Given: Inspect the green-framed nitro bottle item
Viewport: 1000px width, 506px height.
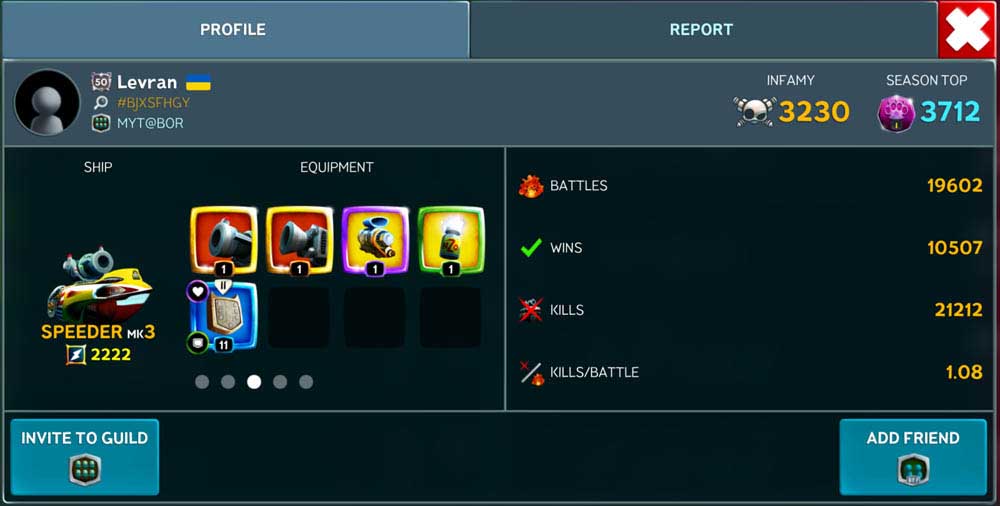Looking at the screenshot, I should pos(451,240).
